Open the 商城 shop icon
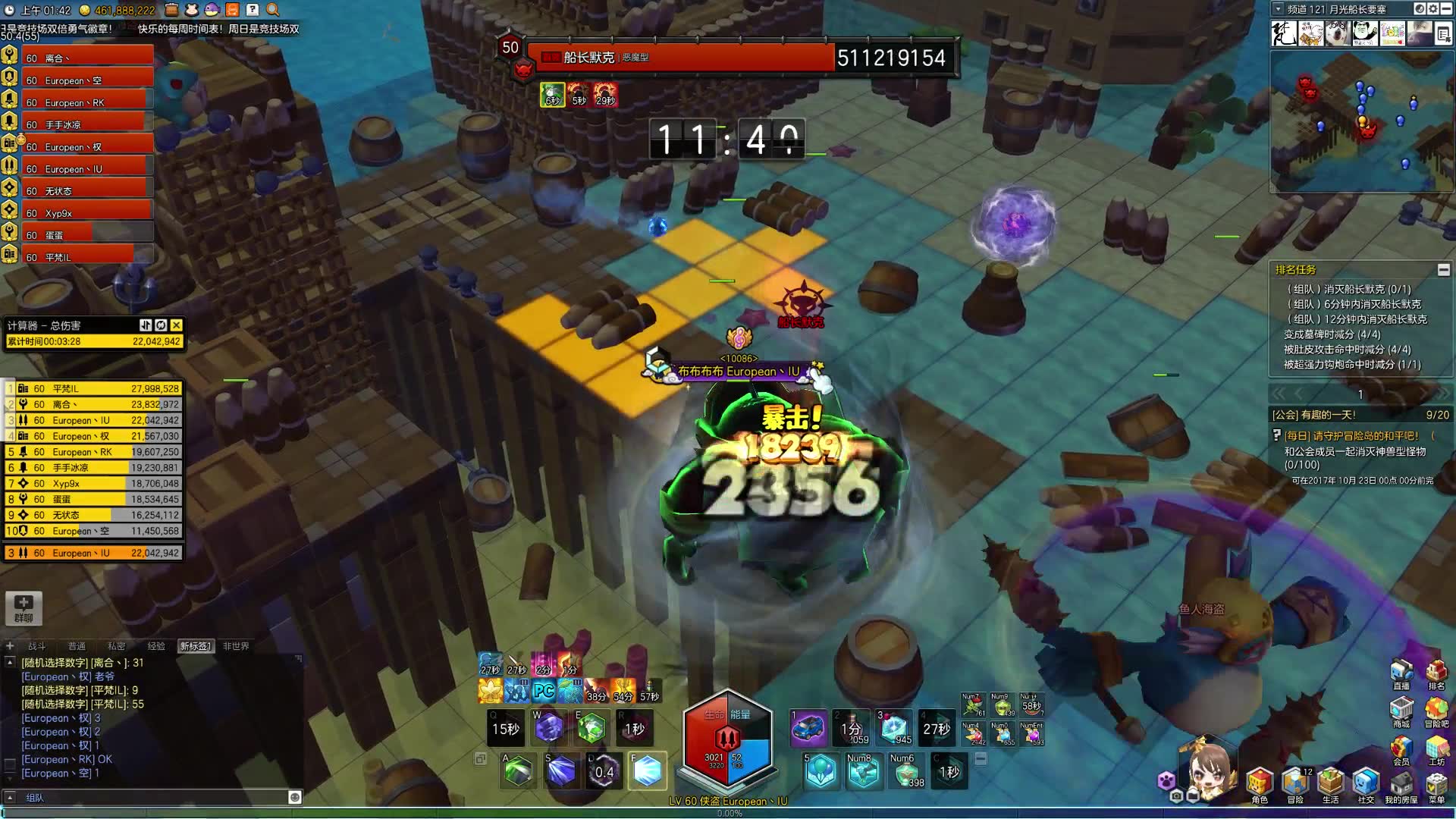Viewport: 1456px width, 819px height. pyautogui.click(x=1401, y=711)
